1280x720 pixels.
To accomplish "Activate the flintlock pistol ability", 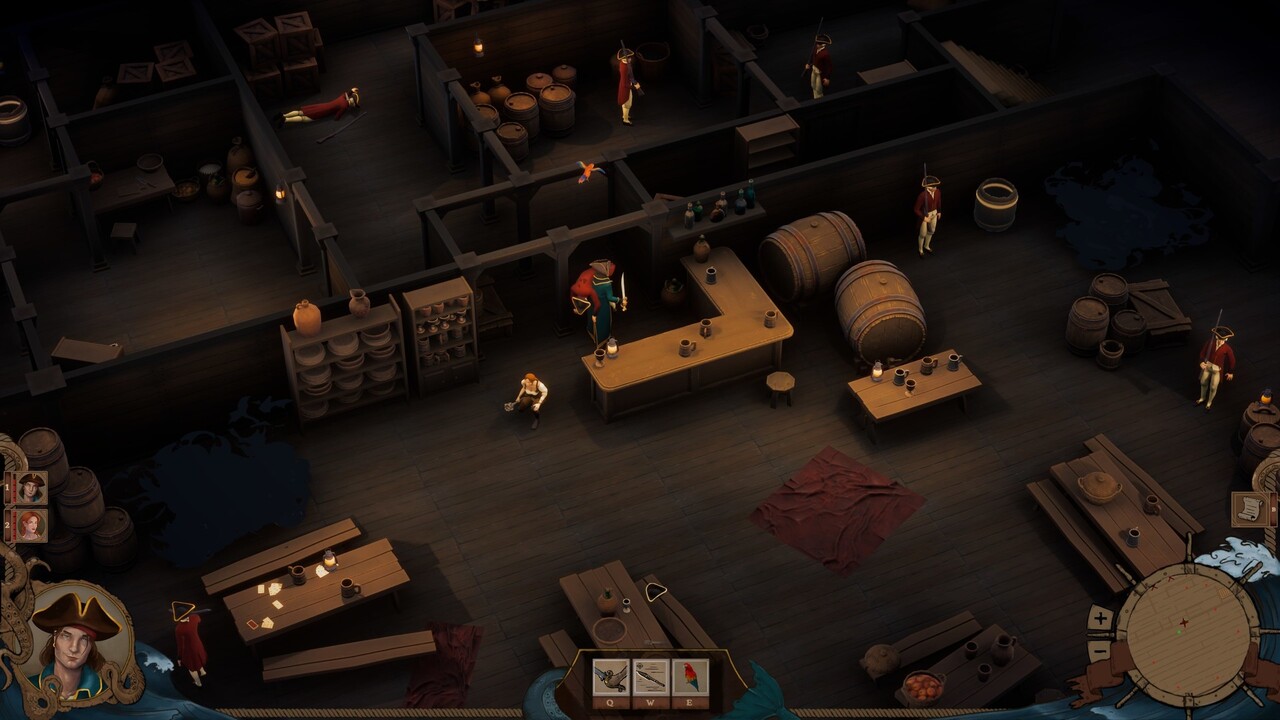I will 610,677.
